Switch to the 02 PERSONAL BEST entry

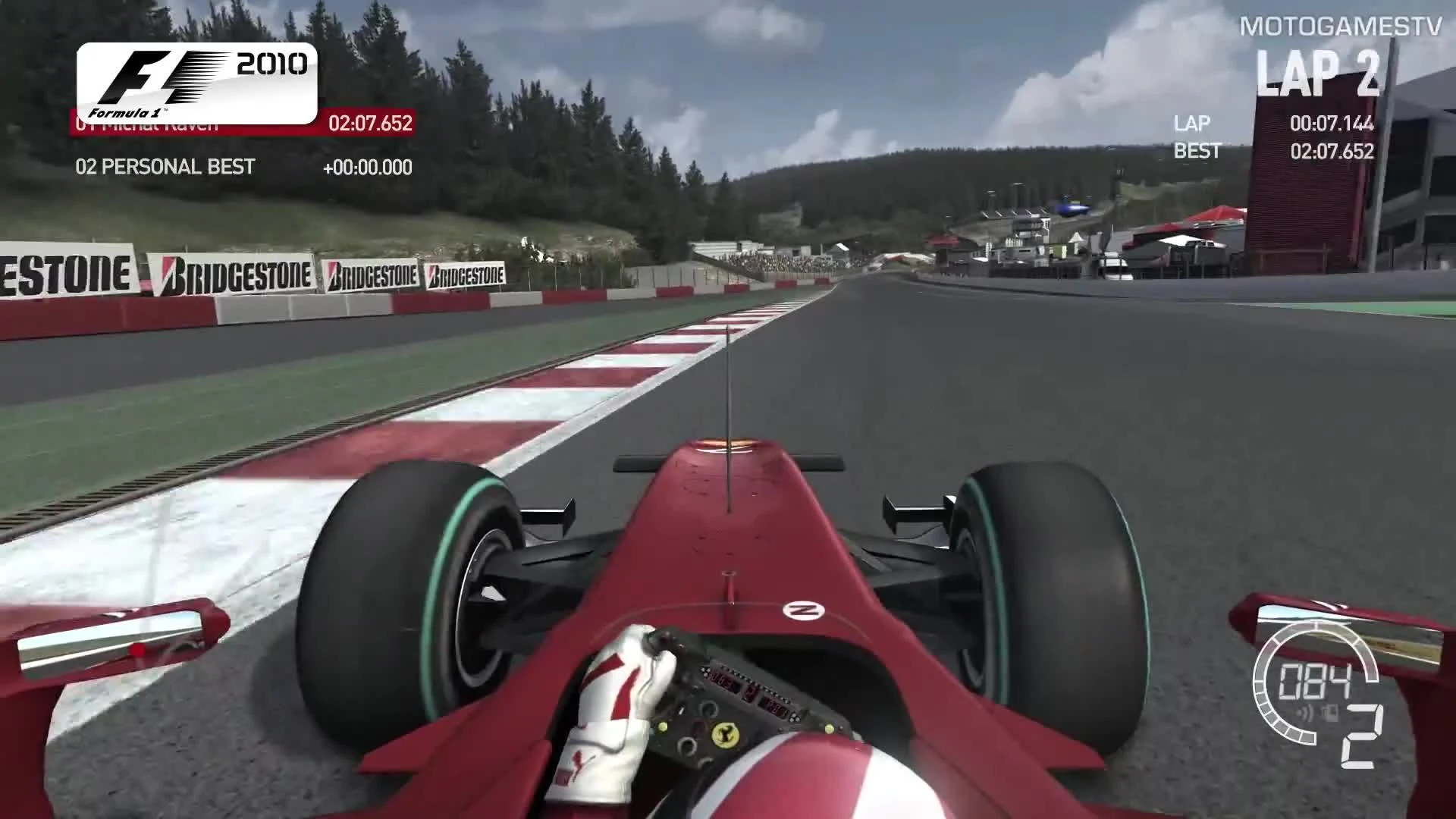(x=165, y=168)
